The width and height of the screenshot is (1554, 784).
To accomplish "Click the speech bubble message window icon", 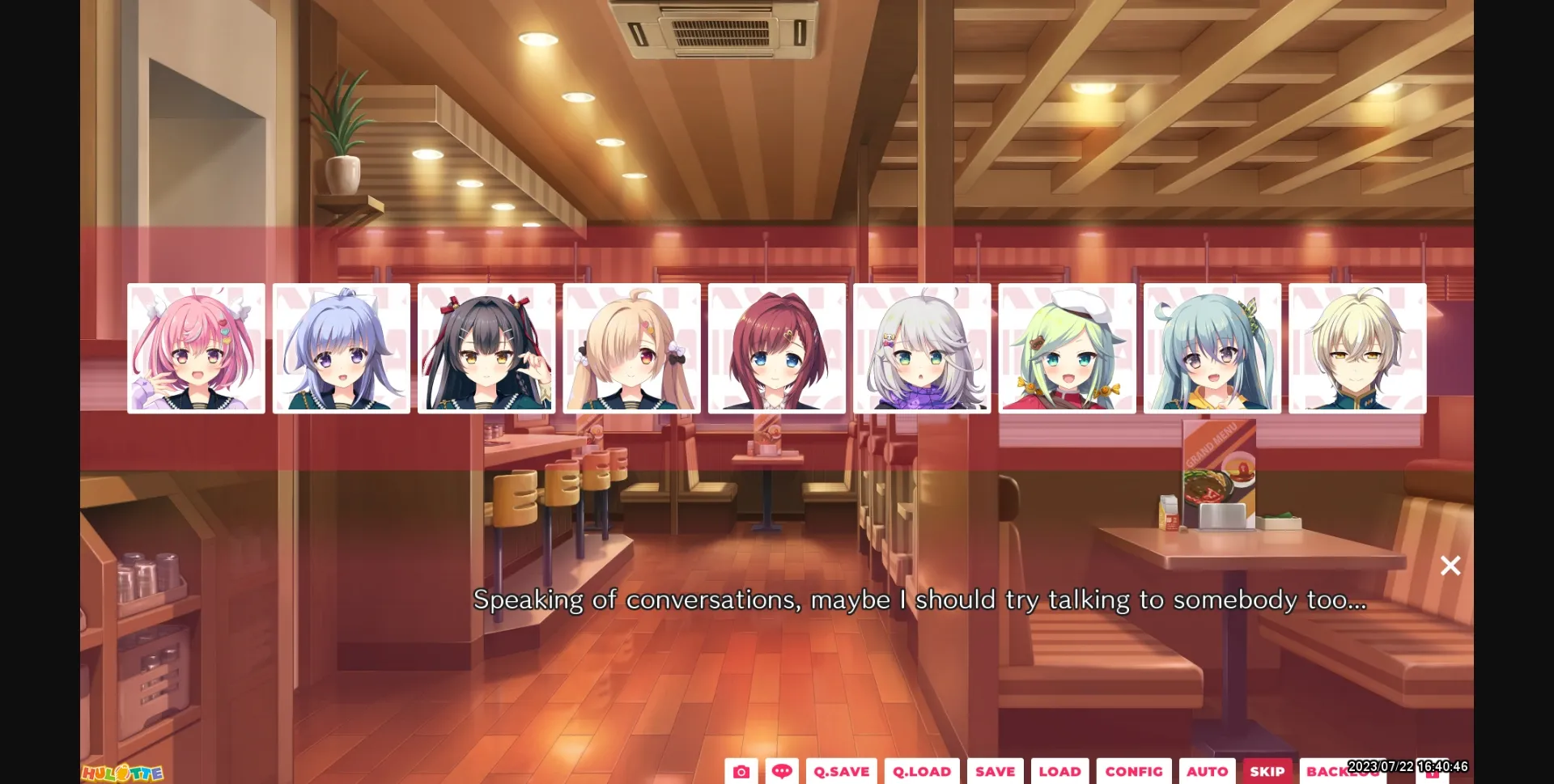I will (x=781, y=771).
